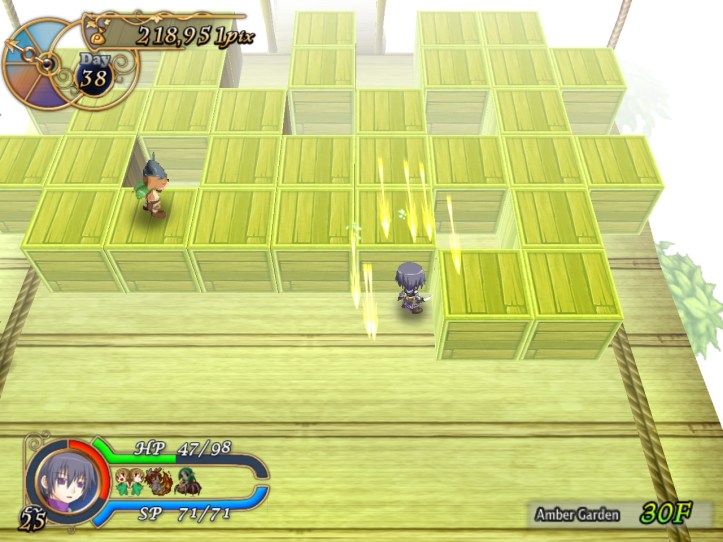Click the flaming creature icon

[159, 482]
